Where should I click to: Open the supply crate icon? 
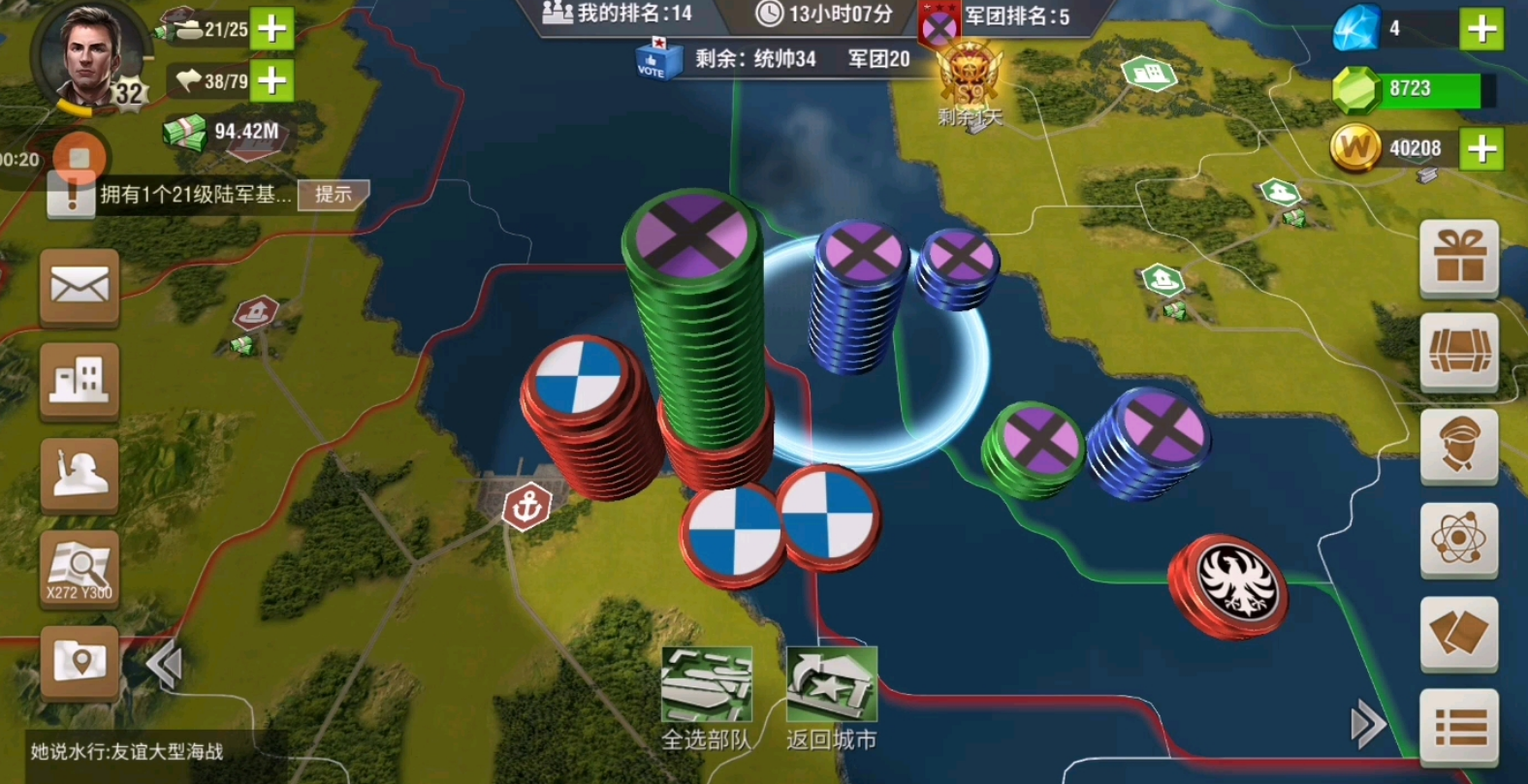pos(1459,351)
